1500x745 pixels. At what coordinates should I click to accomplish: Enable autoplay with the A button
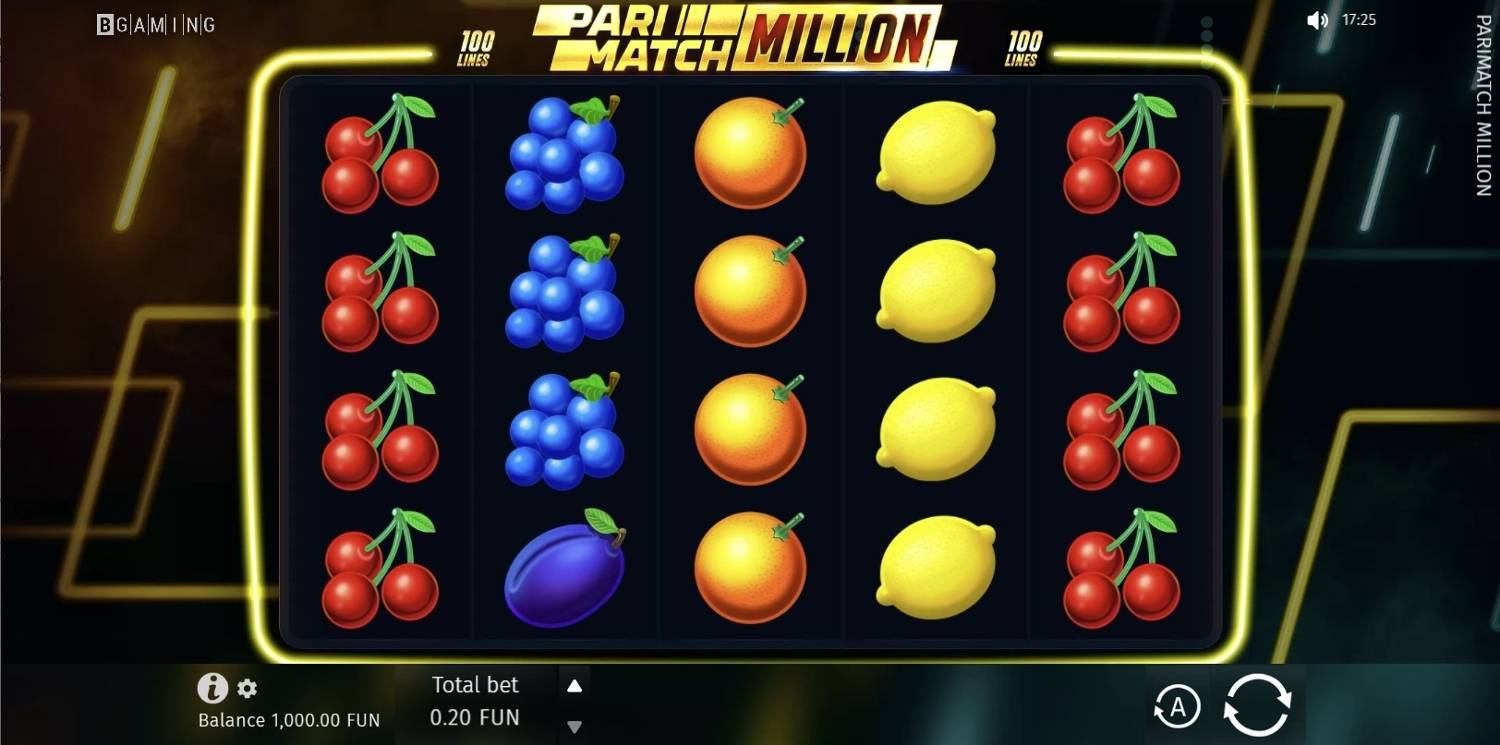coord(1178,706)
